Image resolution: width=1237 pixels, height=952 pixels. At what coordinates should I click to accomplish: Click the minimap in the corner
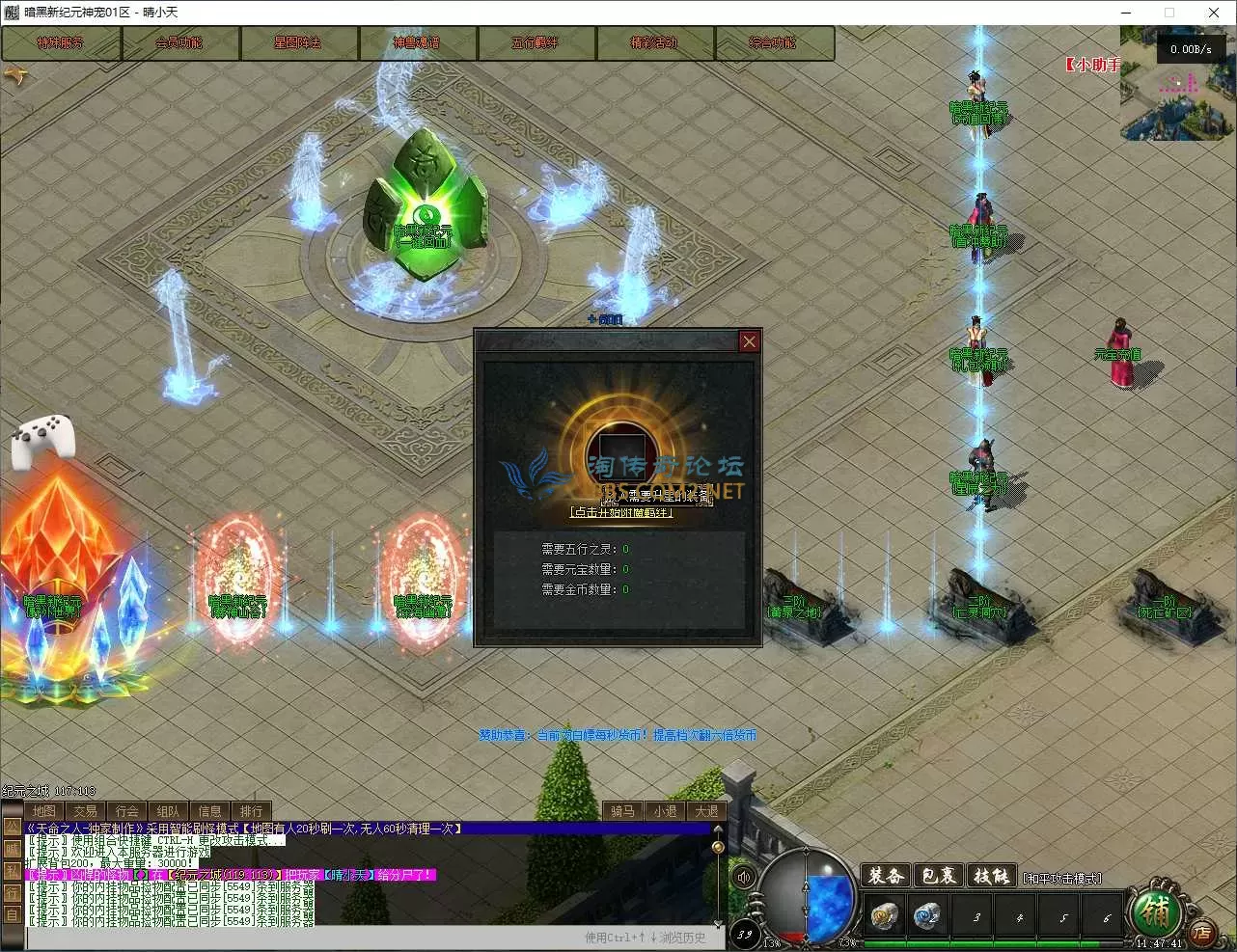pyautogui.click(x=1174, y=87)
